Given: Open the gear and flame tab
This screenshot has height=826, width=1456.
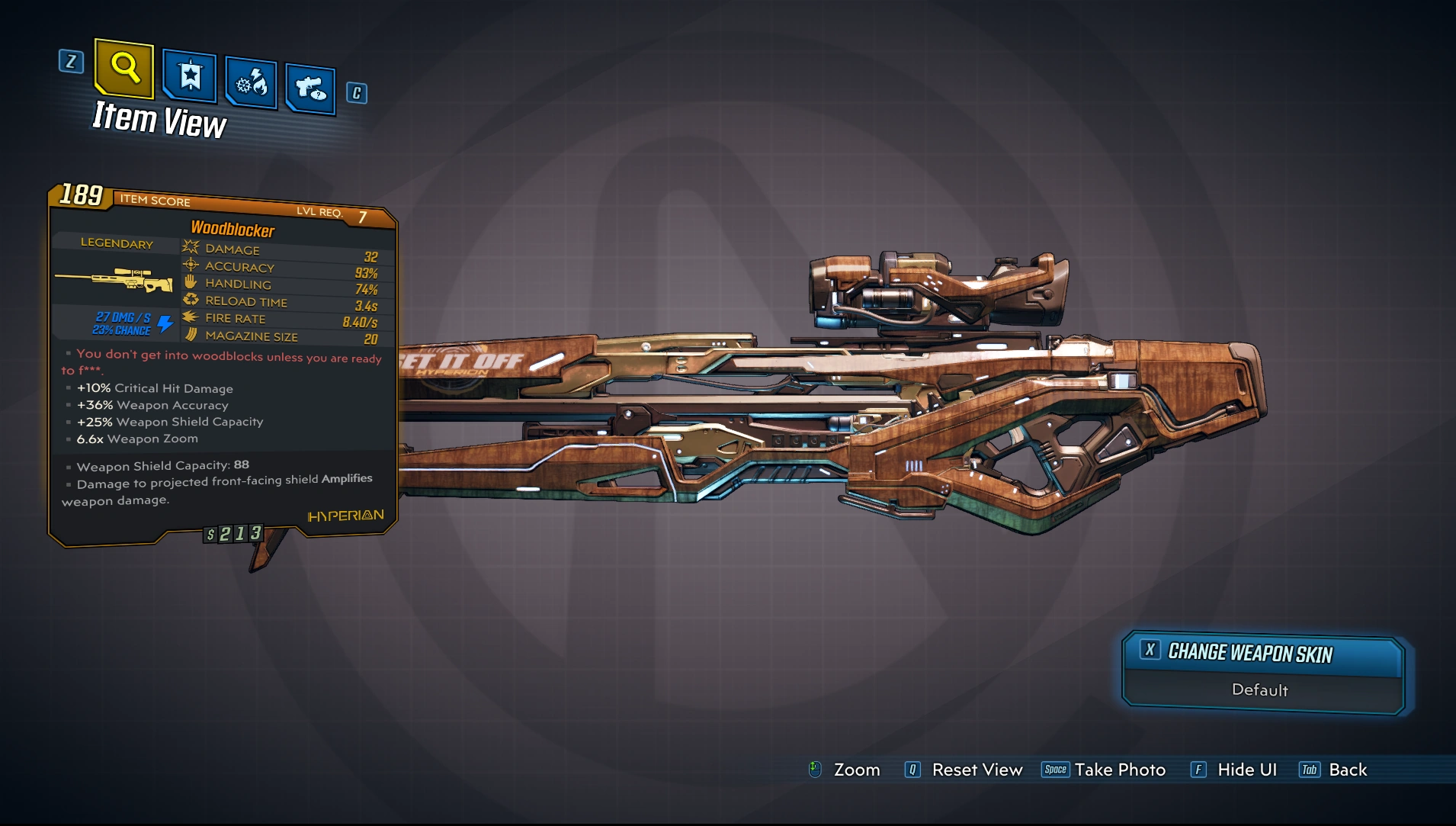Looking at the screenshot, I should coord(251,82).
